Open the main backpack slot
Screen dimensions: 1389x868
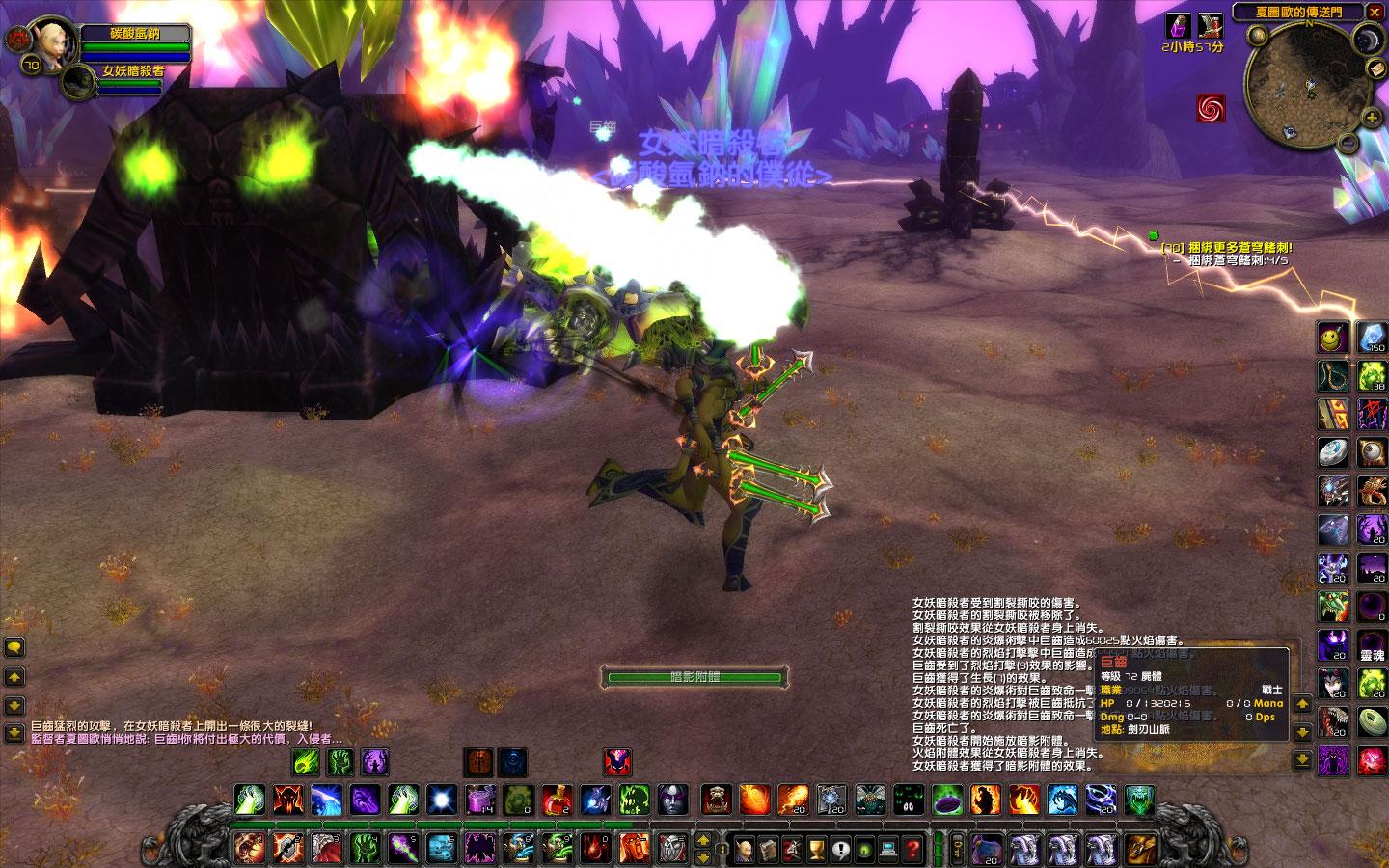[1140, 849]
